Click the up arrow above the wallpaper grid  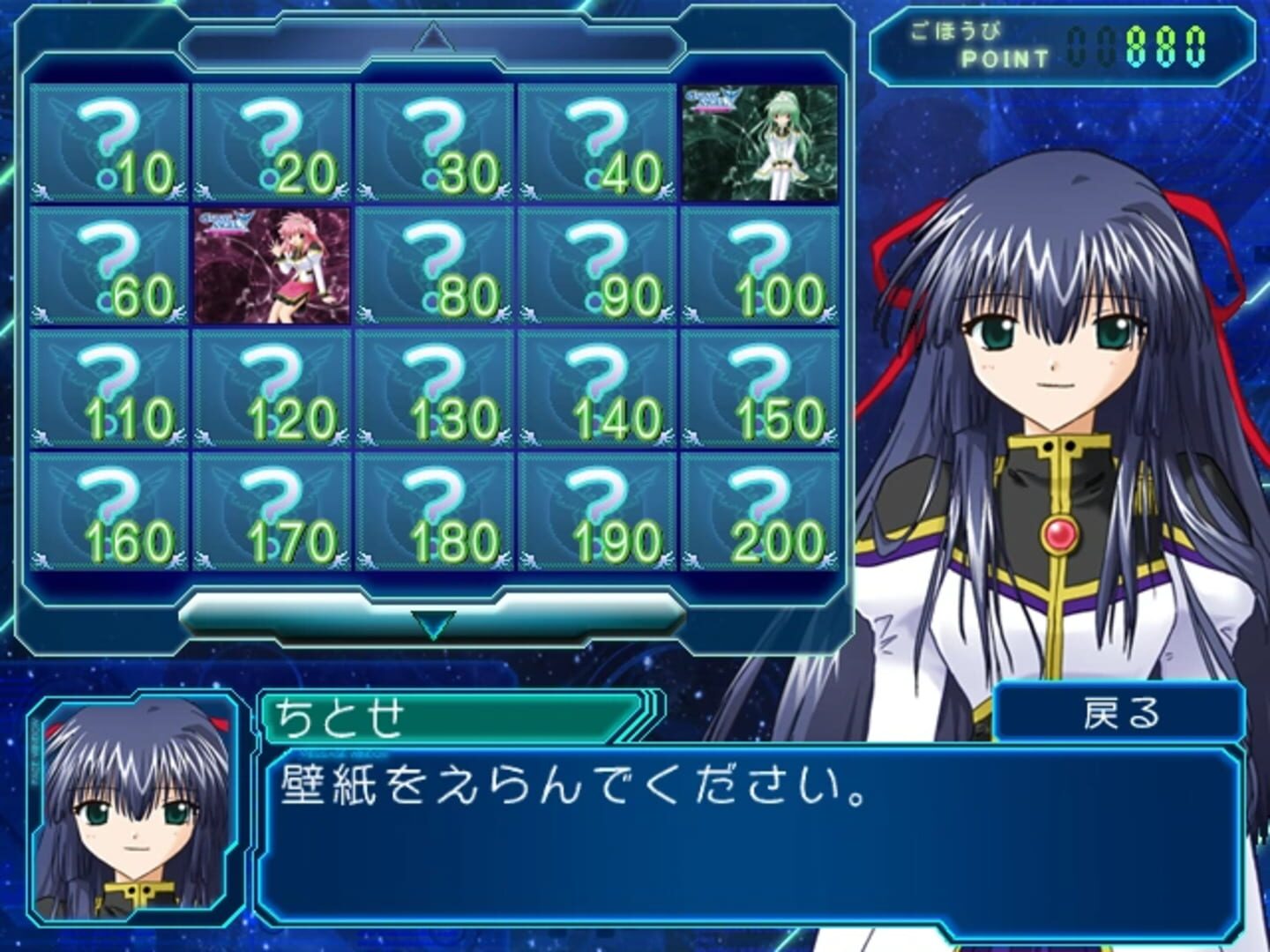432,38
